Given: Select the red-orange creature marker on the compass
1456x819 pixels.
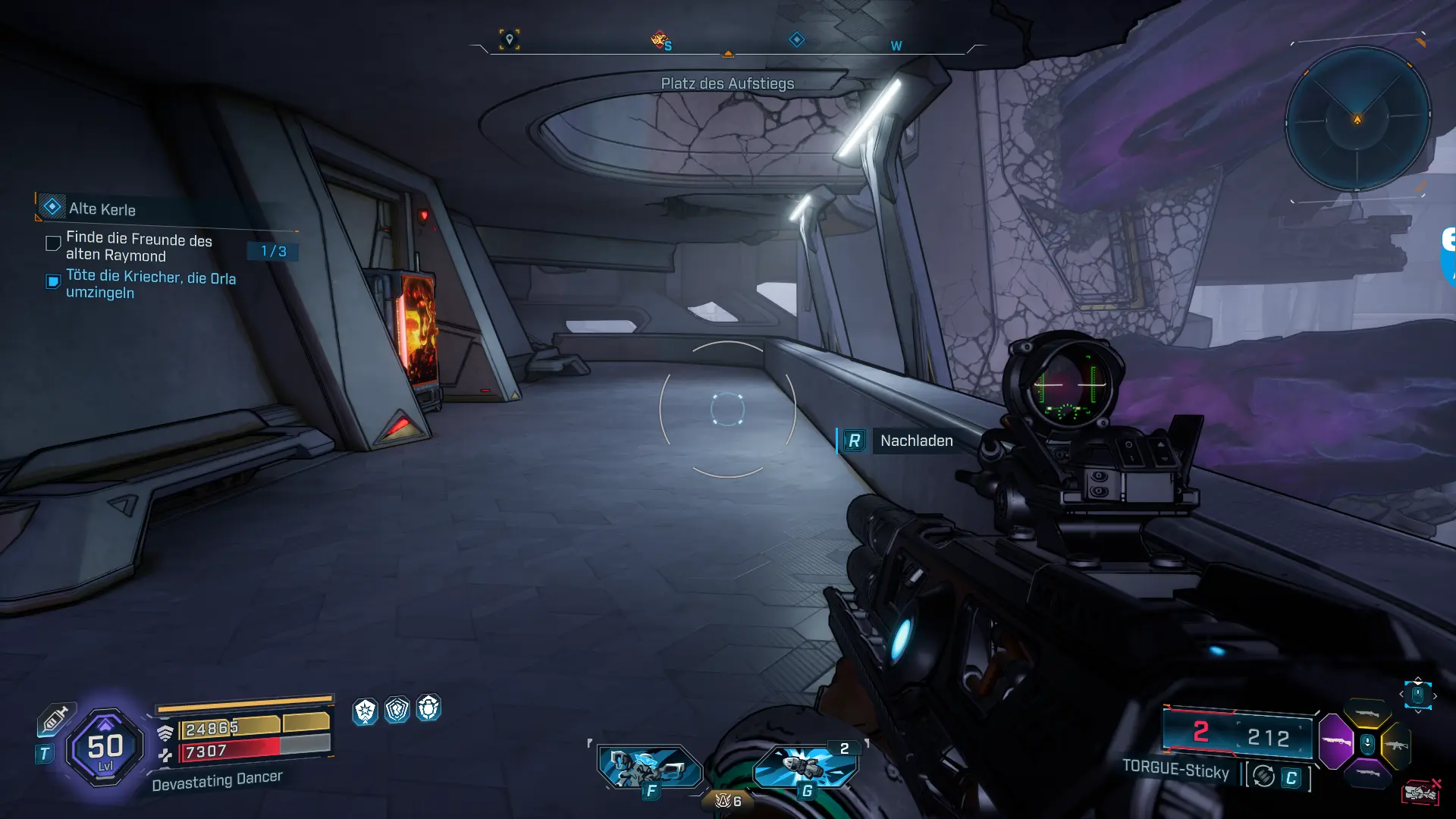Looking at the screenshot, I should (659, 39).
